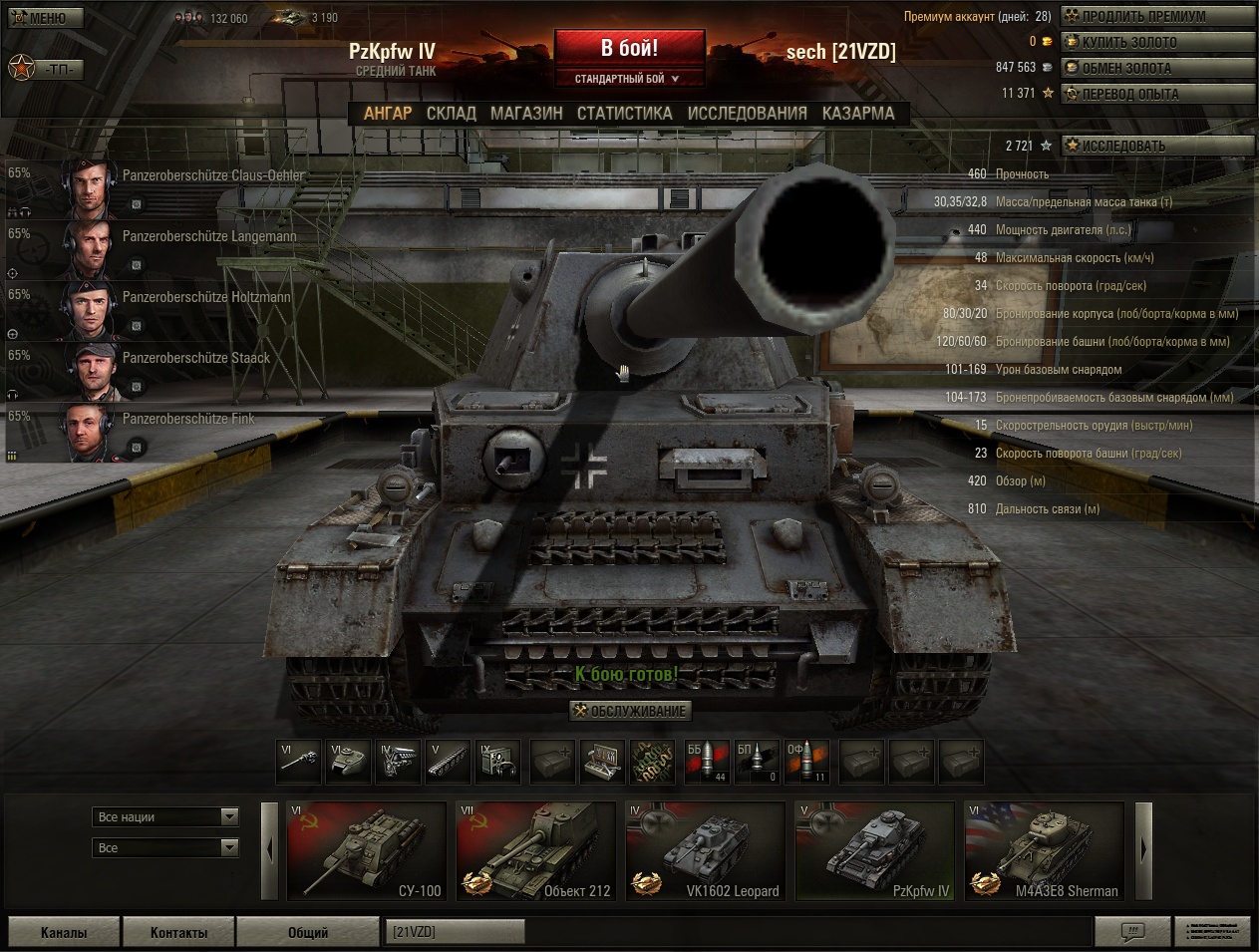
Task: Pick the M4A3E8 Sherman tank
Action: click(x=1044, y=851)
